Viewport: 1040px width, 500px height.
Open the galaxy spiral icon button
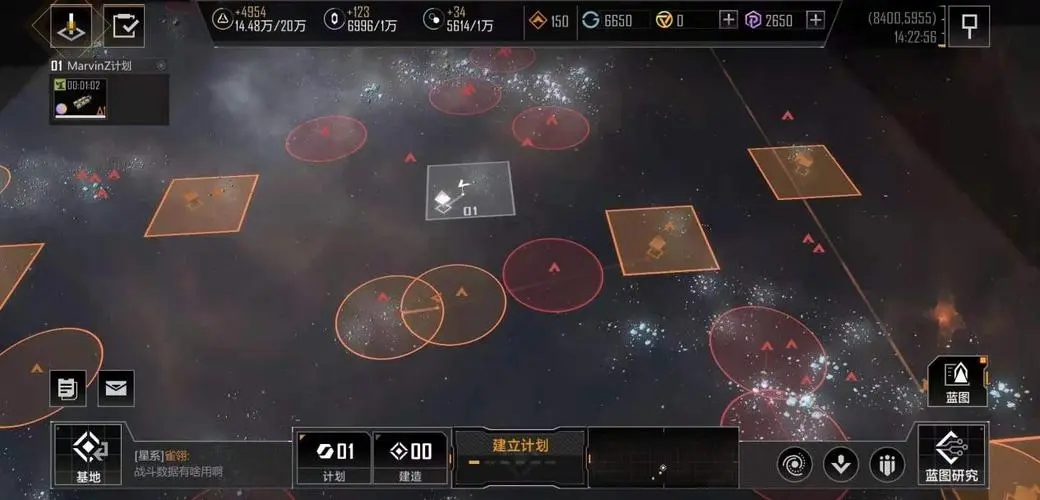795,464
